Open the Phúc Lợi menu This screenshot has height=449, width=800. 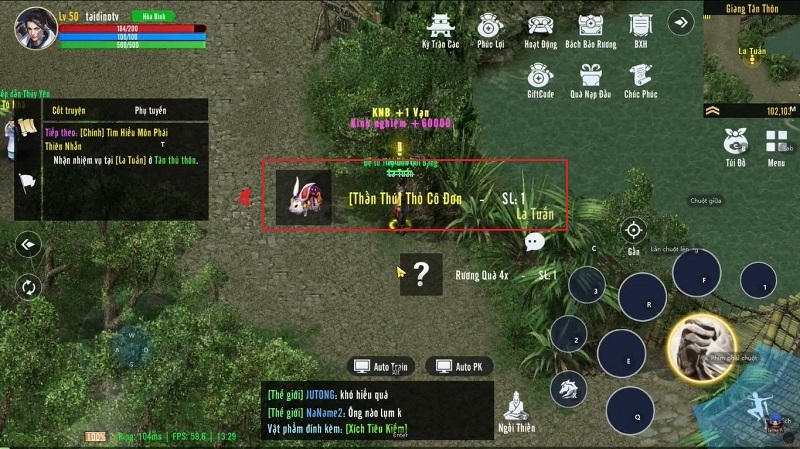pos(489,28)
